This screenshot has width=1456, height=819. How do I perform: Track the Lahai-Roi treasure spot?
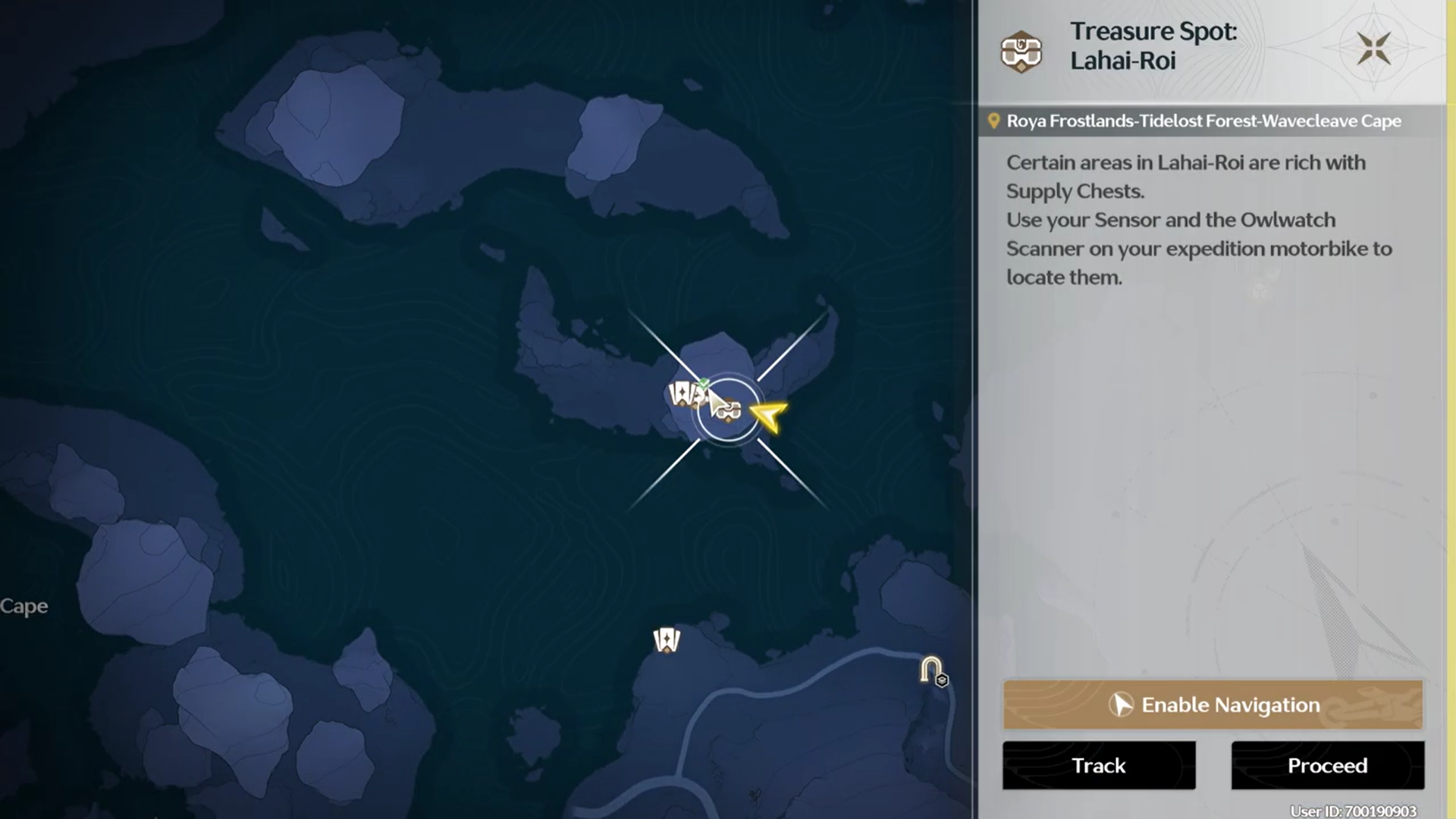point(1099,765)
